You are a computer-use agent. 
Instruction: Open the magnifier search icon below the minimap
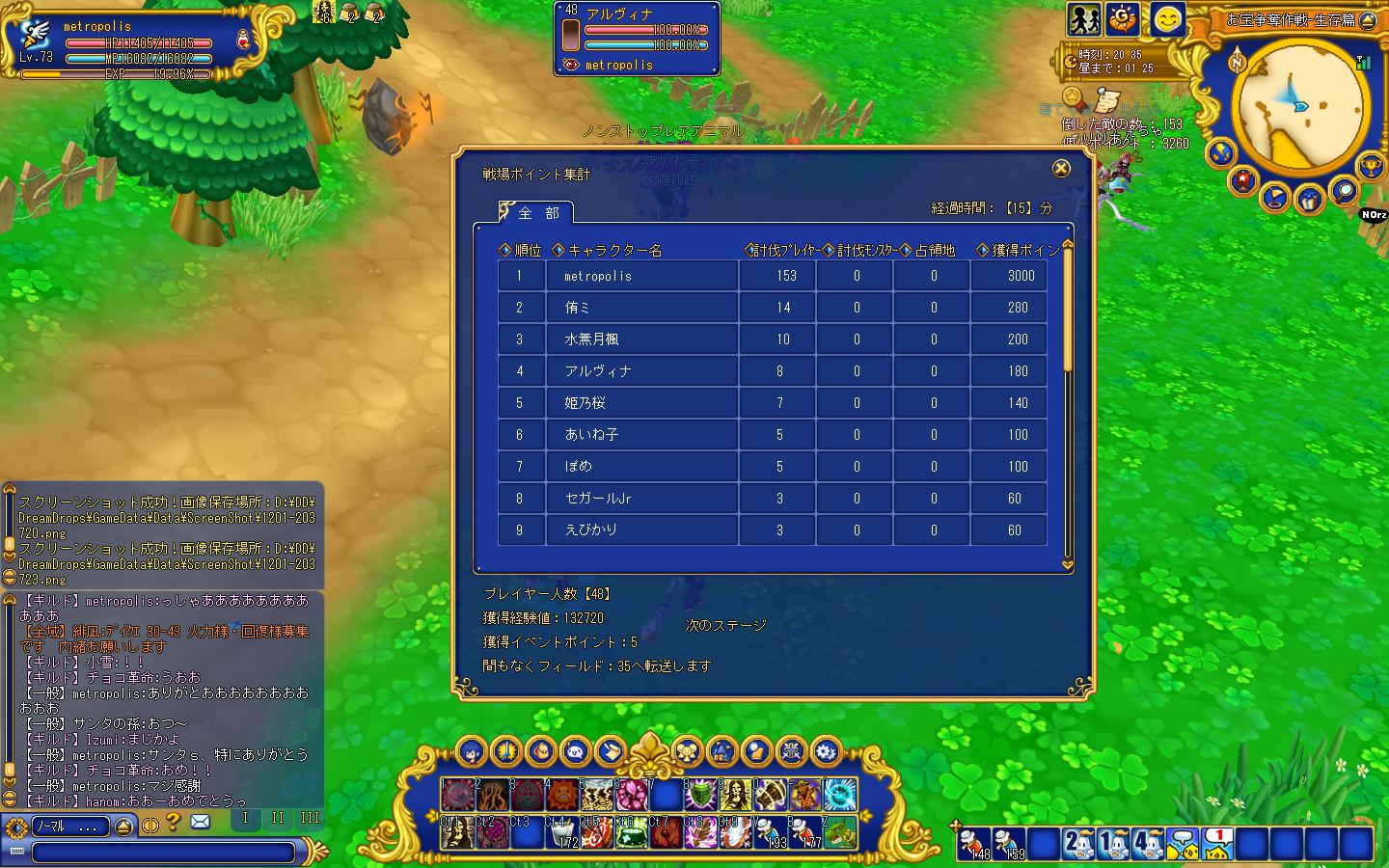point(1345,192)
